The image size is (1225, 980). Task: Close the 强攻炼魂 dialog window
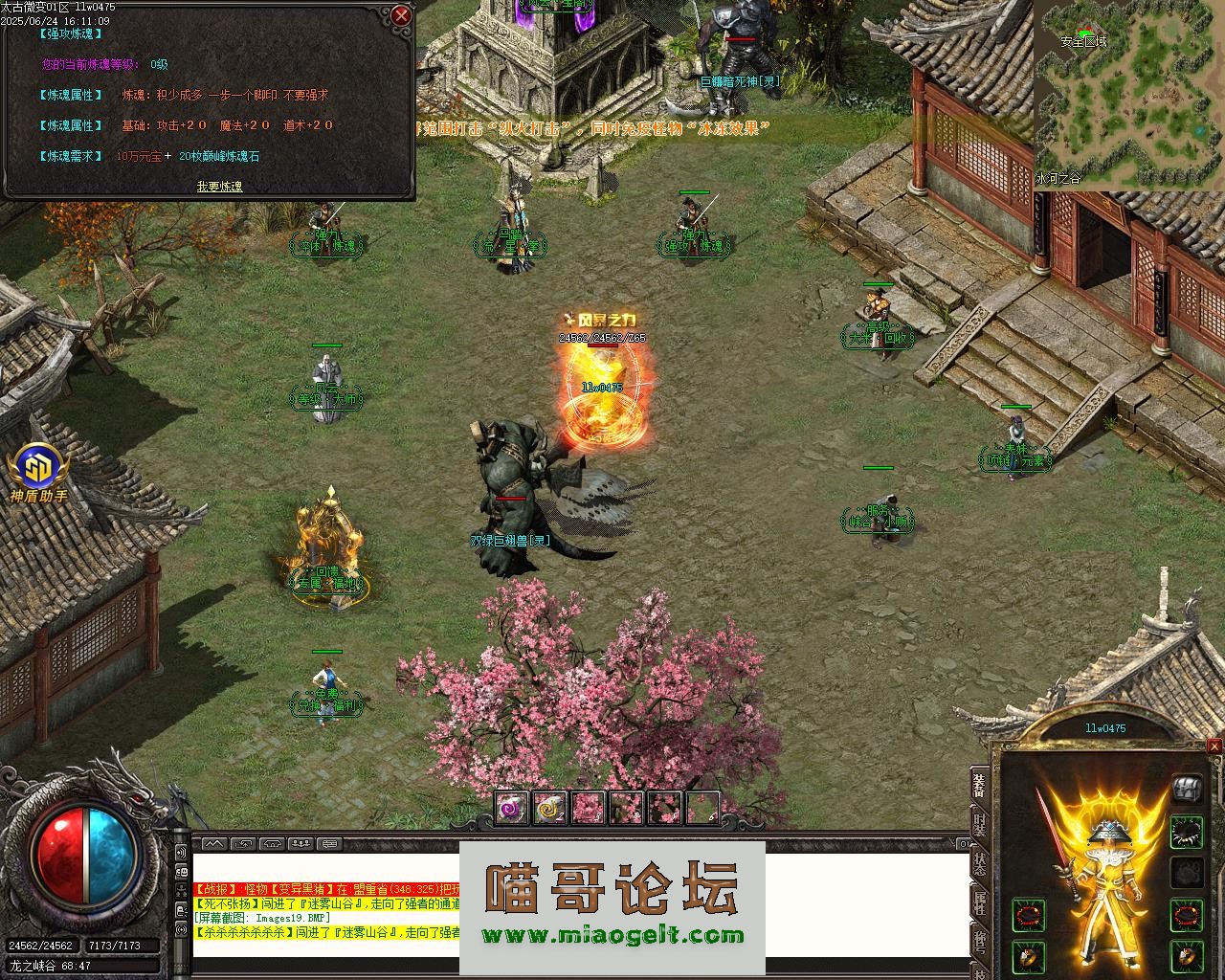pos(401,15)
